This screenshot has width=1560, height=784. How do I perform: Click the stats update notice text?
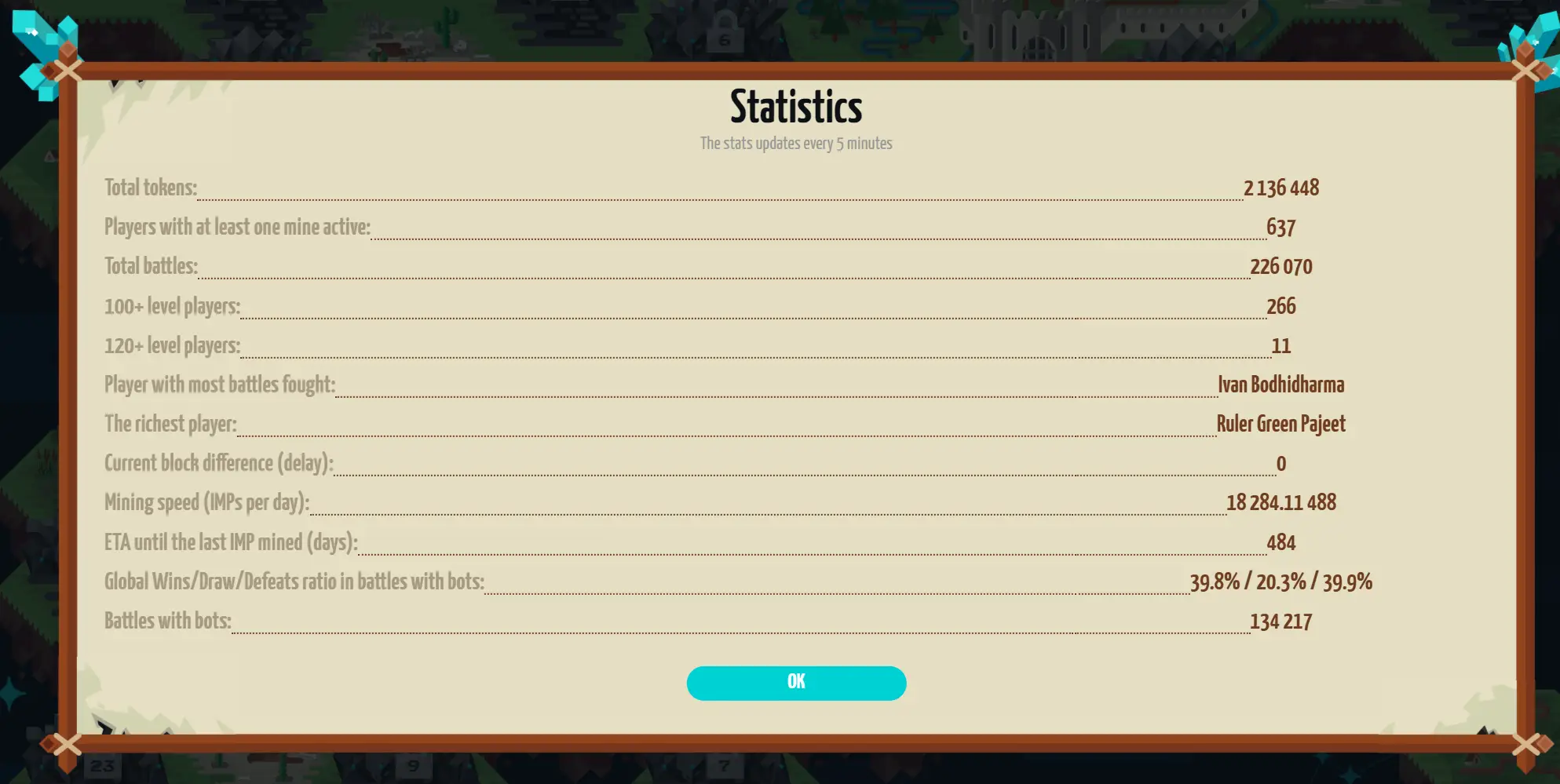click(x=795, y=143)
